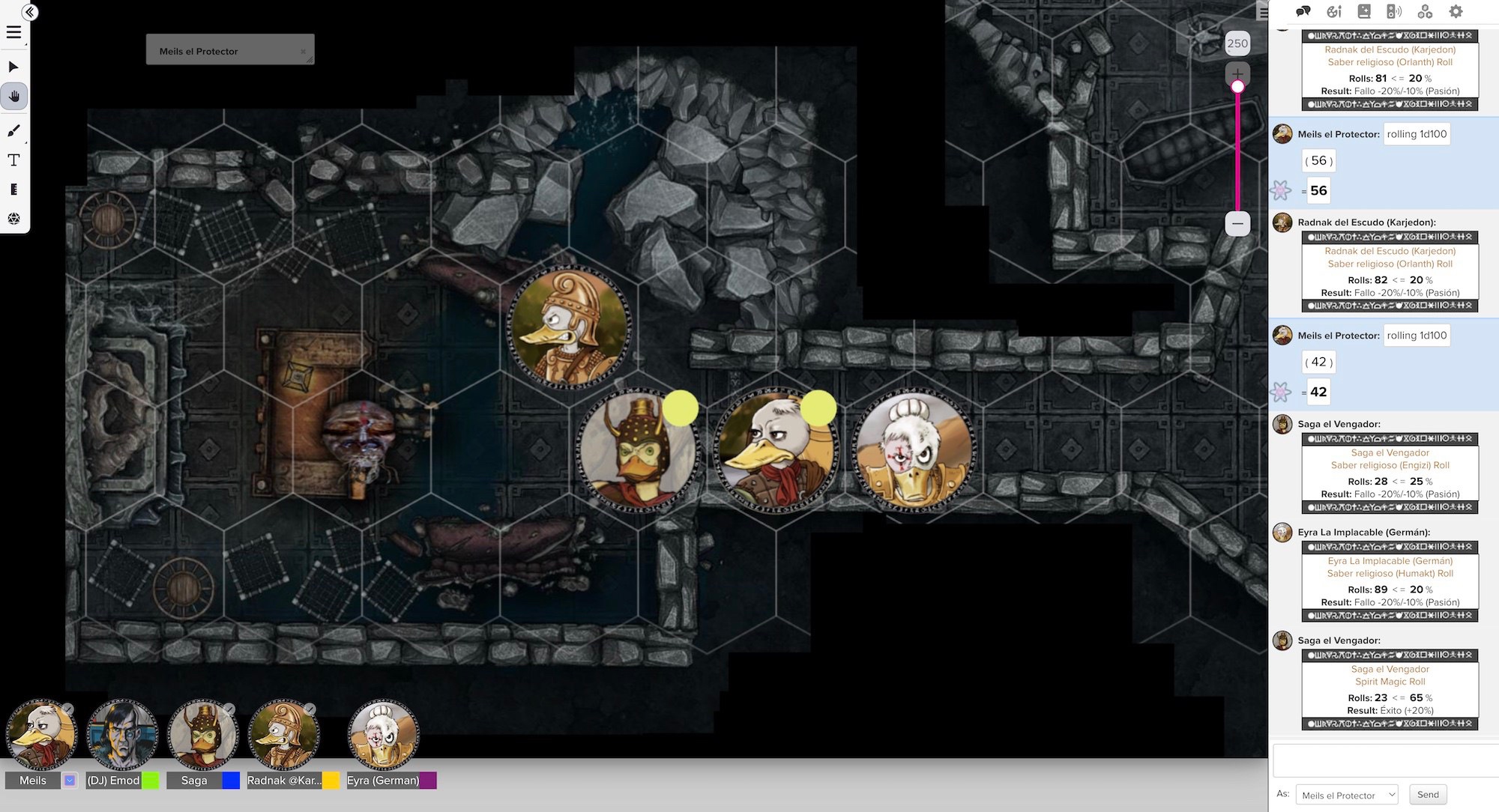Open the jukebox audio tab
Viewport: 1499px width, 812px height.
pos(1394,11)
